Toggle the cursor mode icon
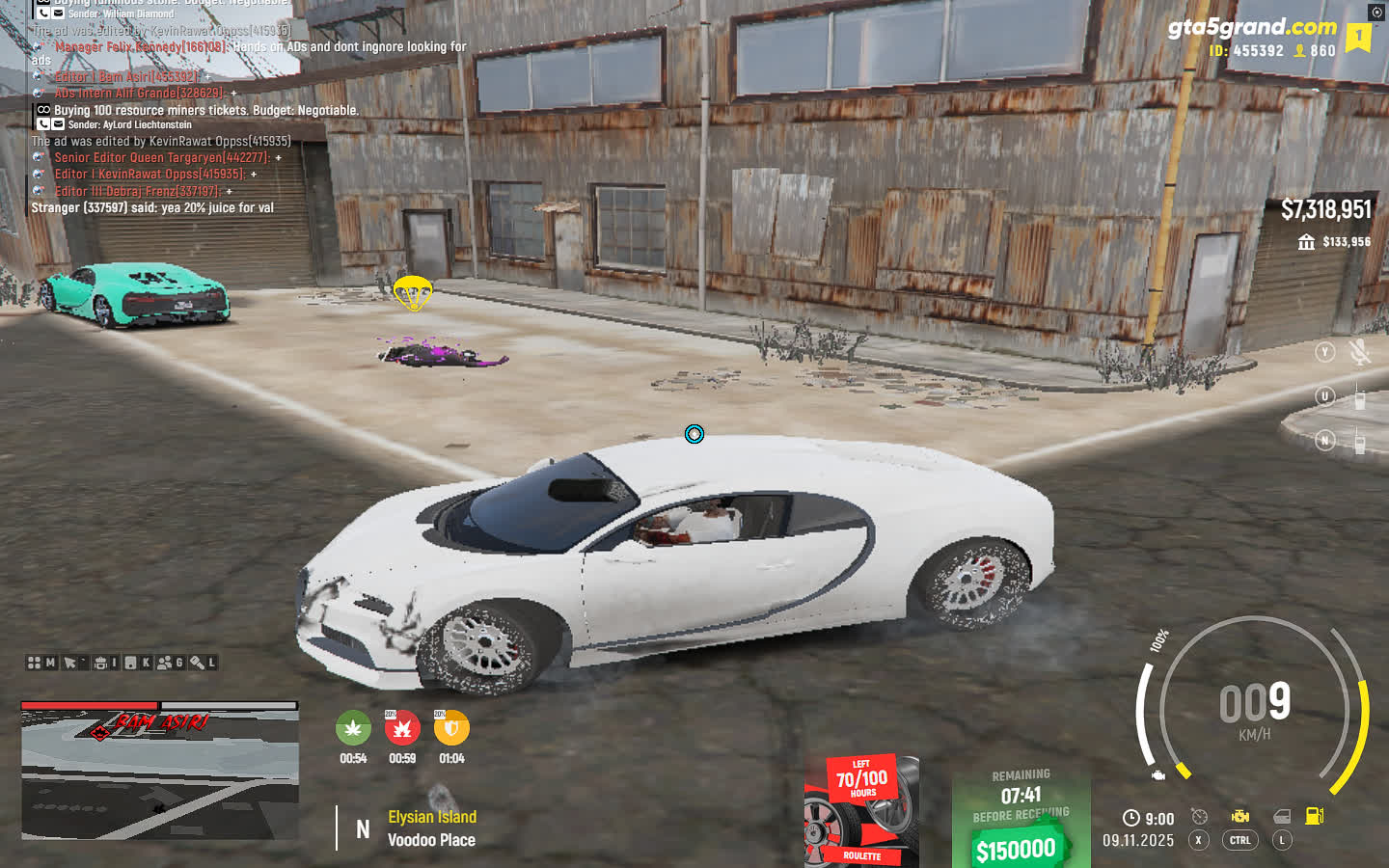Image resolution: width=1389 pixels, height=868 pixels. point(69,663)
